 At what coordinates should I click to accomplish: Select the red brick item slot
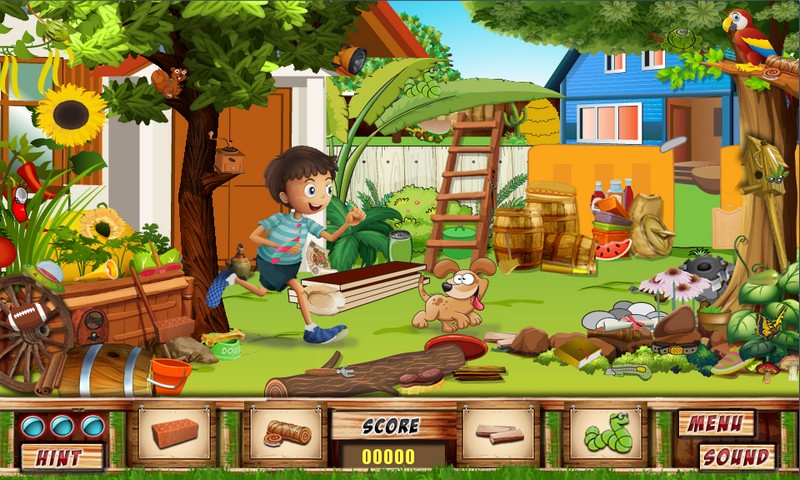point(174,435)
